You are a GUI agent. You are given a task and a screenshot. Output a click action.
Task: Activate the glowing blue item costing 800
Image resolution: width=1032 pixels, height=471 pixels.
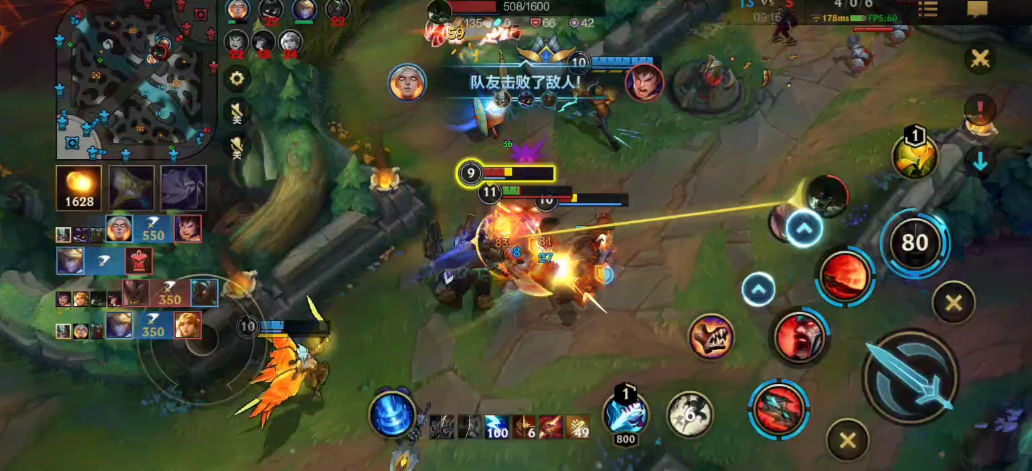pos(626,413)
